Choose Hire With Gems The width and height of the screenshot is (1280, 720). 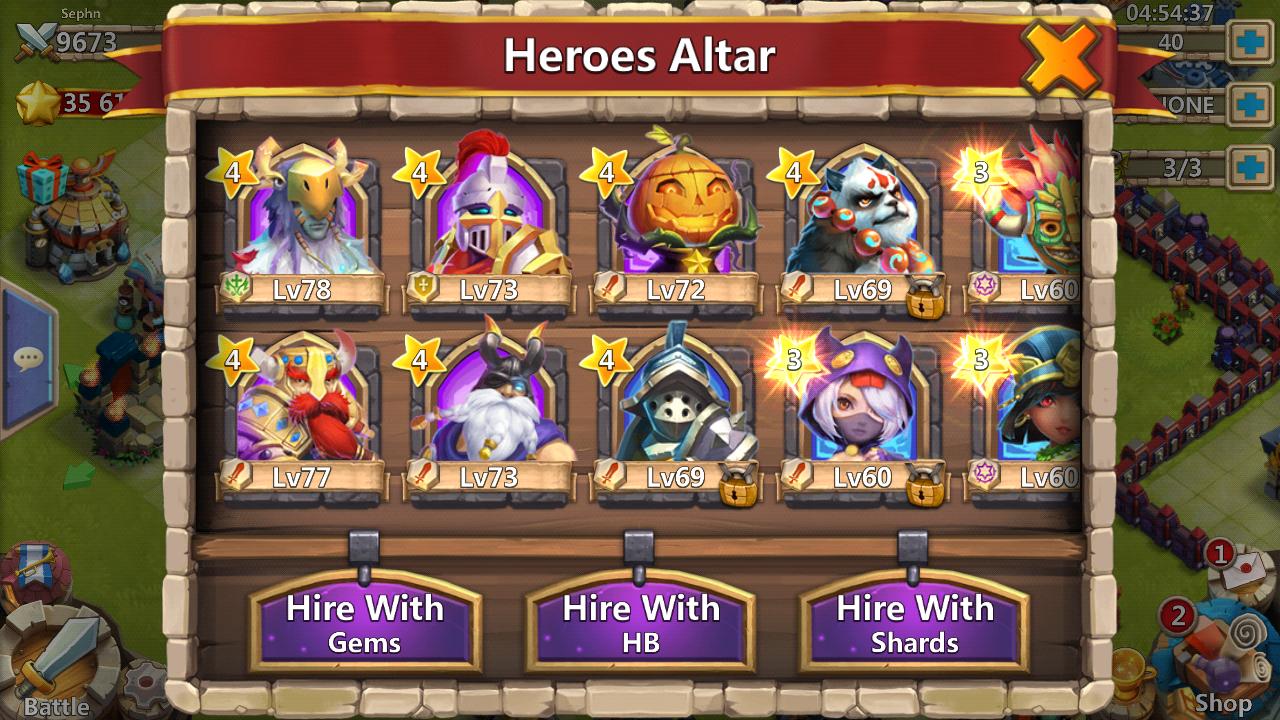tap(365, 621)
